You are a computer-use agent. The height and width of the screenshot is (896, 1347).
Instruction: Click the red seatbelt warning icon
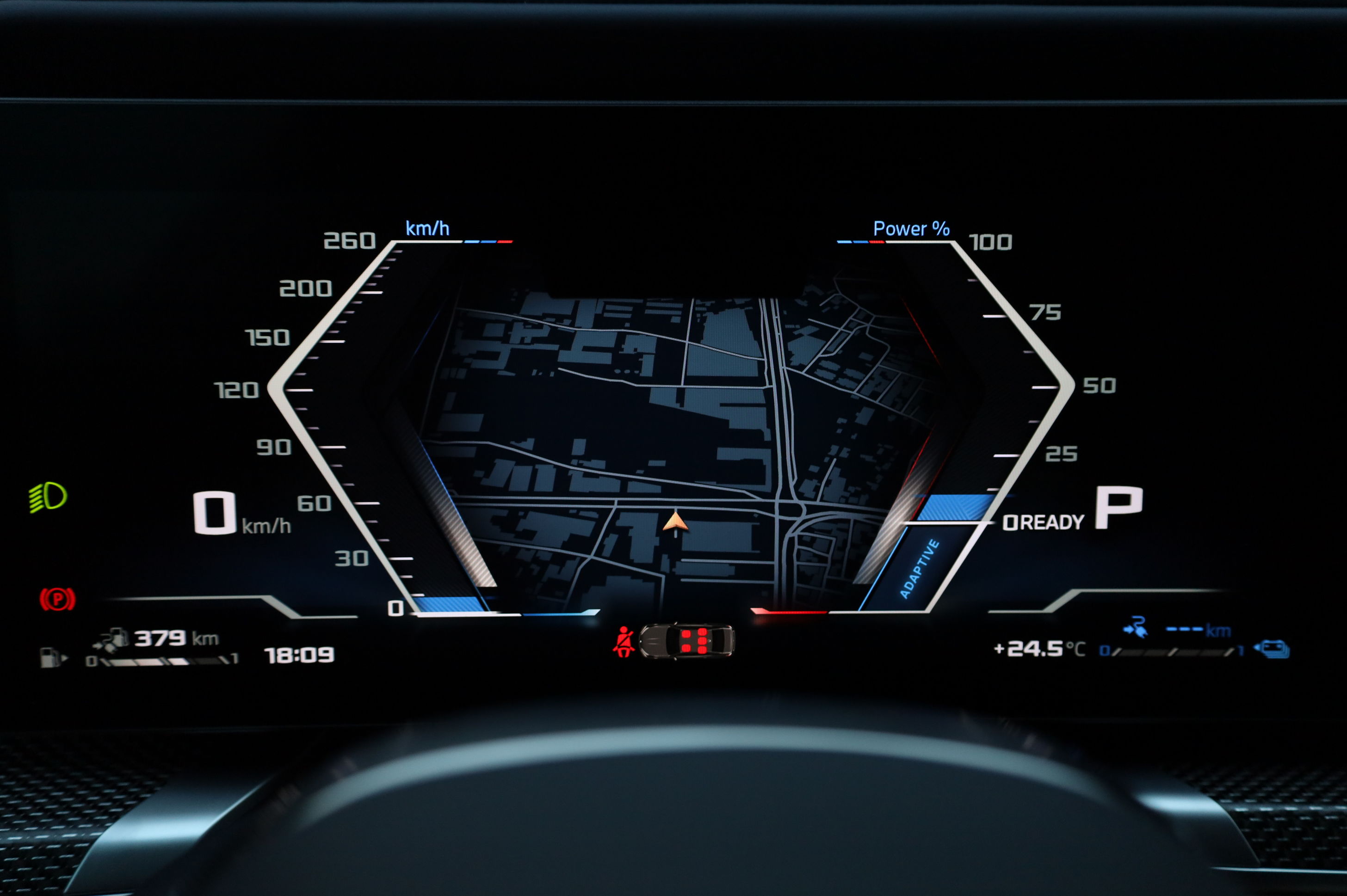coord(623,641)
